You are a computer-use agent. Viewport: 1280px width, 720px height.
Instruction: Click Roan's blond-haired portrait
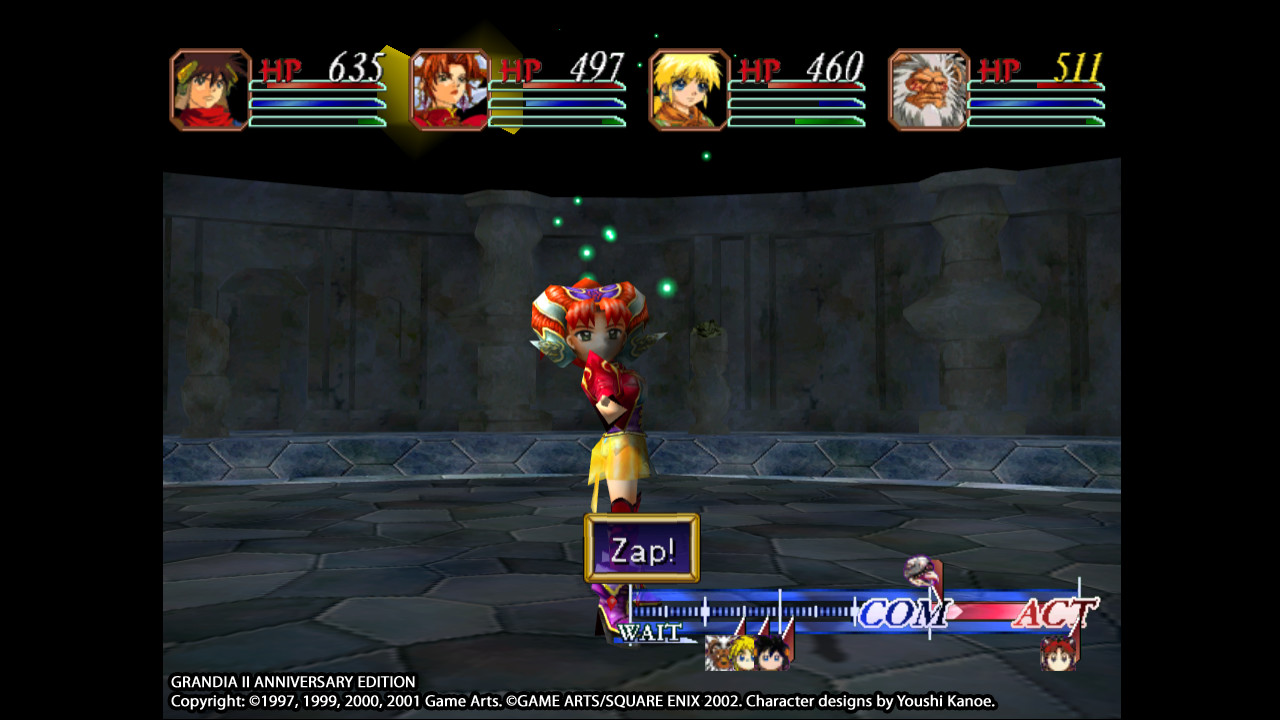pyautogui.click(x=688, y=88)
